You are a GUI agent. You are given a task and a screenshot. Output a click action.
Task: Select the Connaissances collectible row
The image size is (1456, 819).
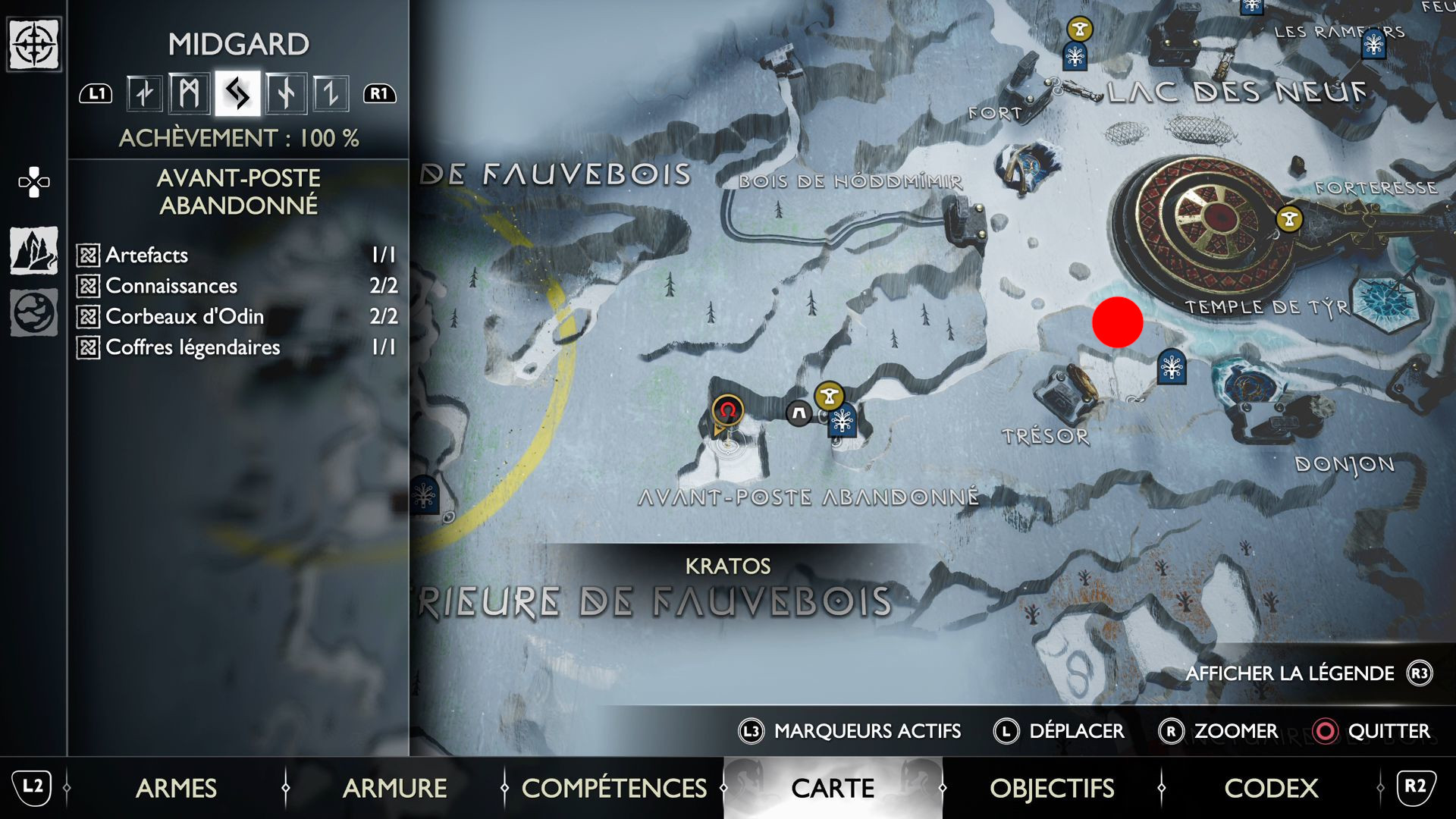click(x=237, y=286)
